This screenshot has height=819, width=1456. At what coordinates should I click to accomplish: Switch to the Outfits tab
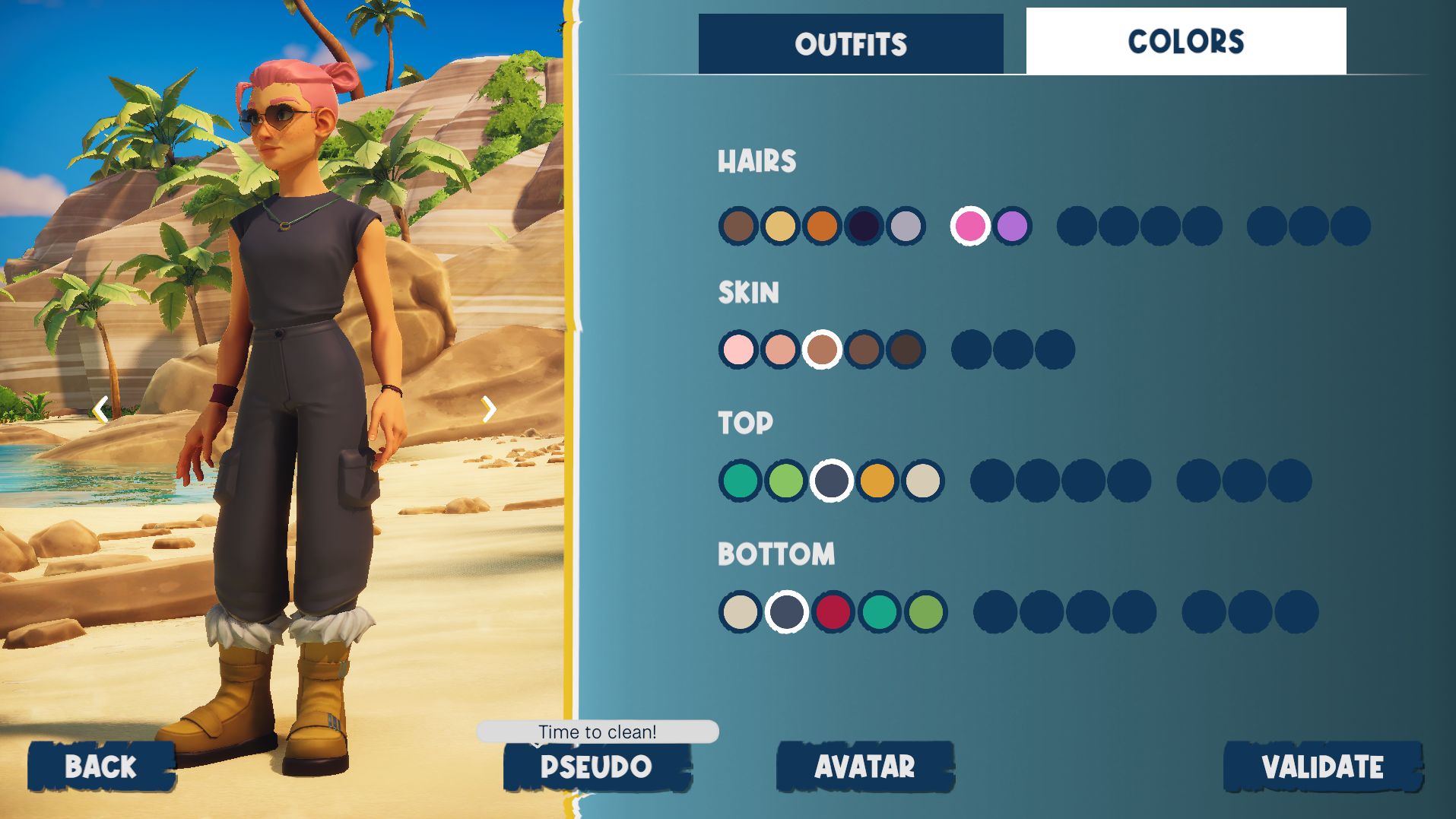(x=851, y=44)
